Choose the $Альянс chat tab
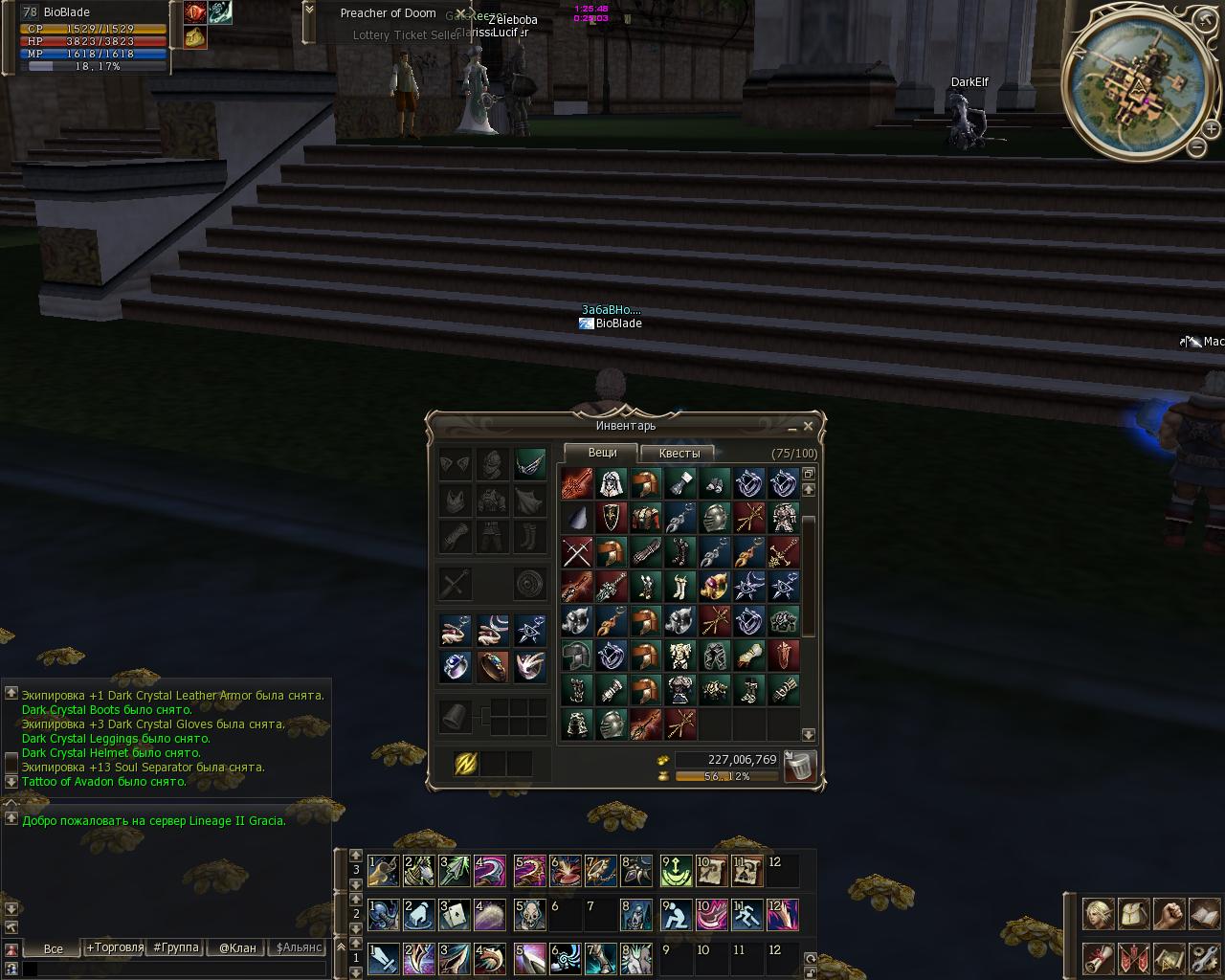The width and height of the screenshot is (1225, 980). (x=298, y=947)
